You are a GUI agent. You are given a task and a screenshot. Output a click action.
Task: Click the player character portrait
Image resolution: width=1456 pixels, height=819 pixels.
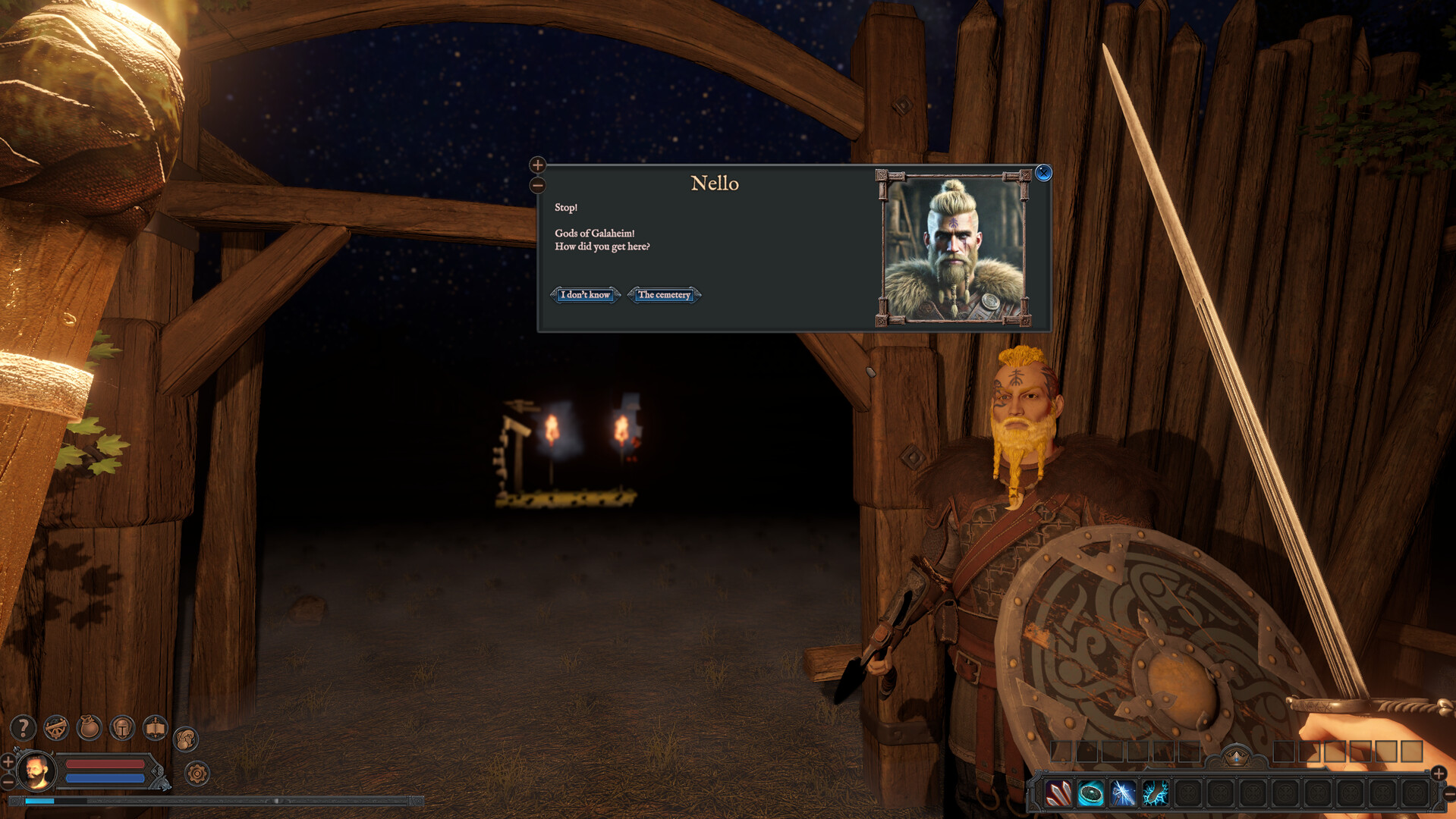pyautogui.click(x=35, y=772)
